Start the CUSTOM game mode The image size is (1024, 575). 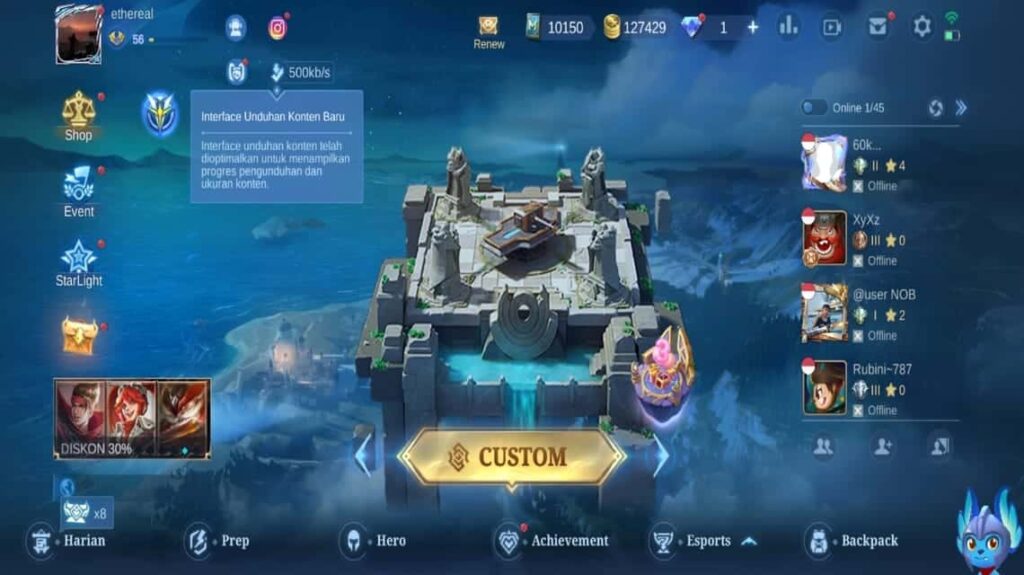coord(511,457)
